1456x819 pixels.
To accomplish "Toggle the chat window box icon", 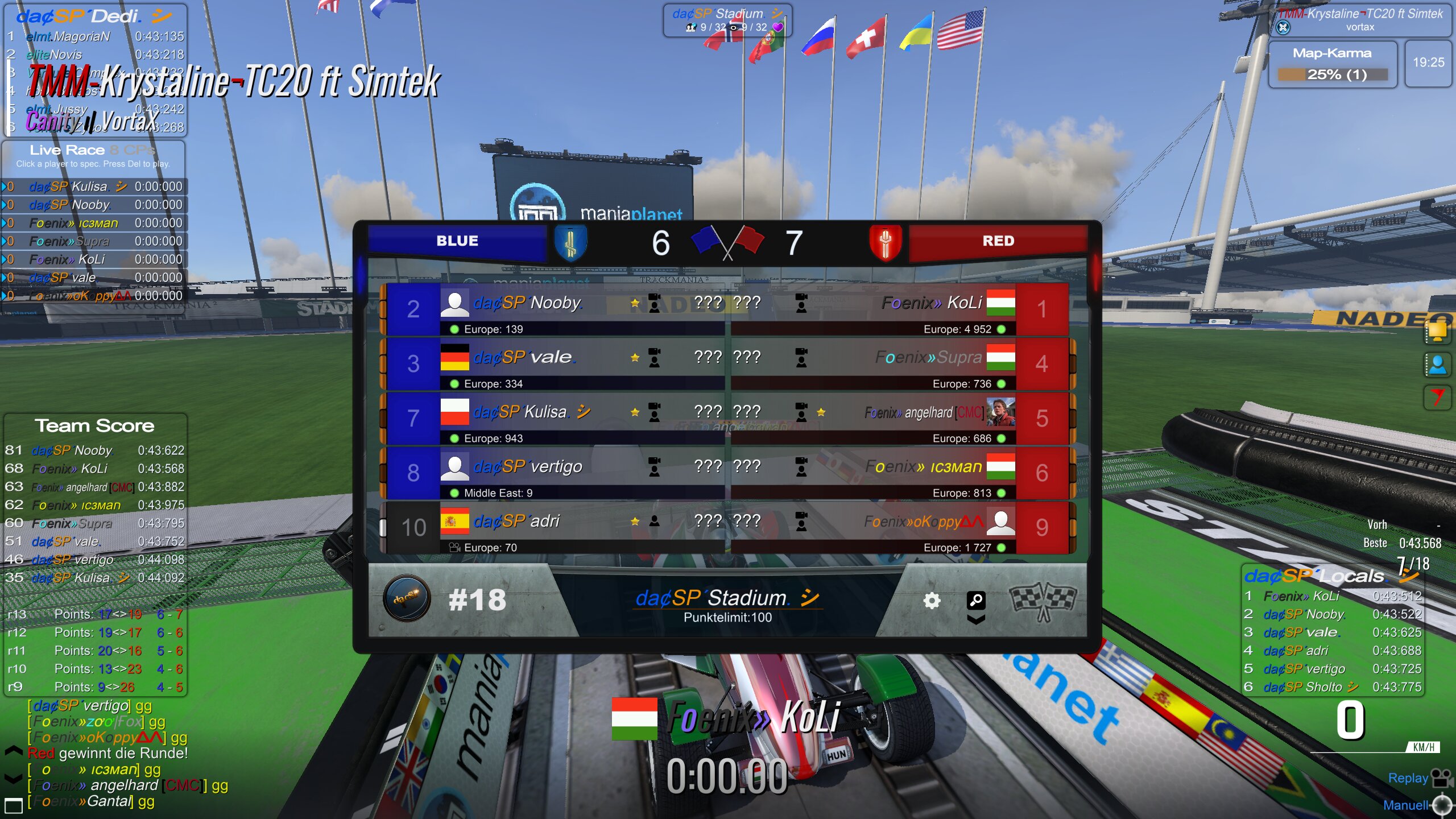I will click(14, 805).
